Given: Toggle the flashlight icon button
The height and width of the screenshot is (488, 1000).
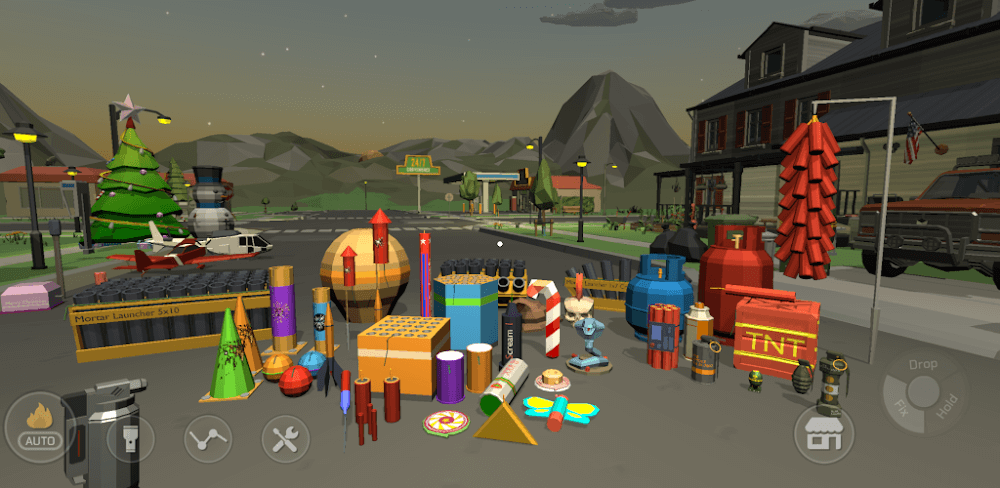Looking at the screenshot, I should click(x=131, y=437).
